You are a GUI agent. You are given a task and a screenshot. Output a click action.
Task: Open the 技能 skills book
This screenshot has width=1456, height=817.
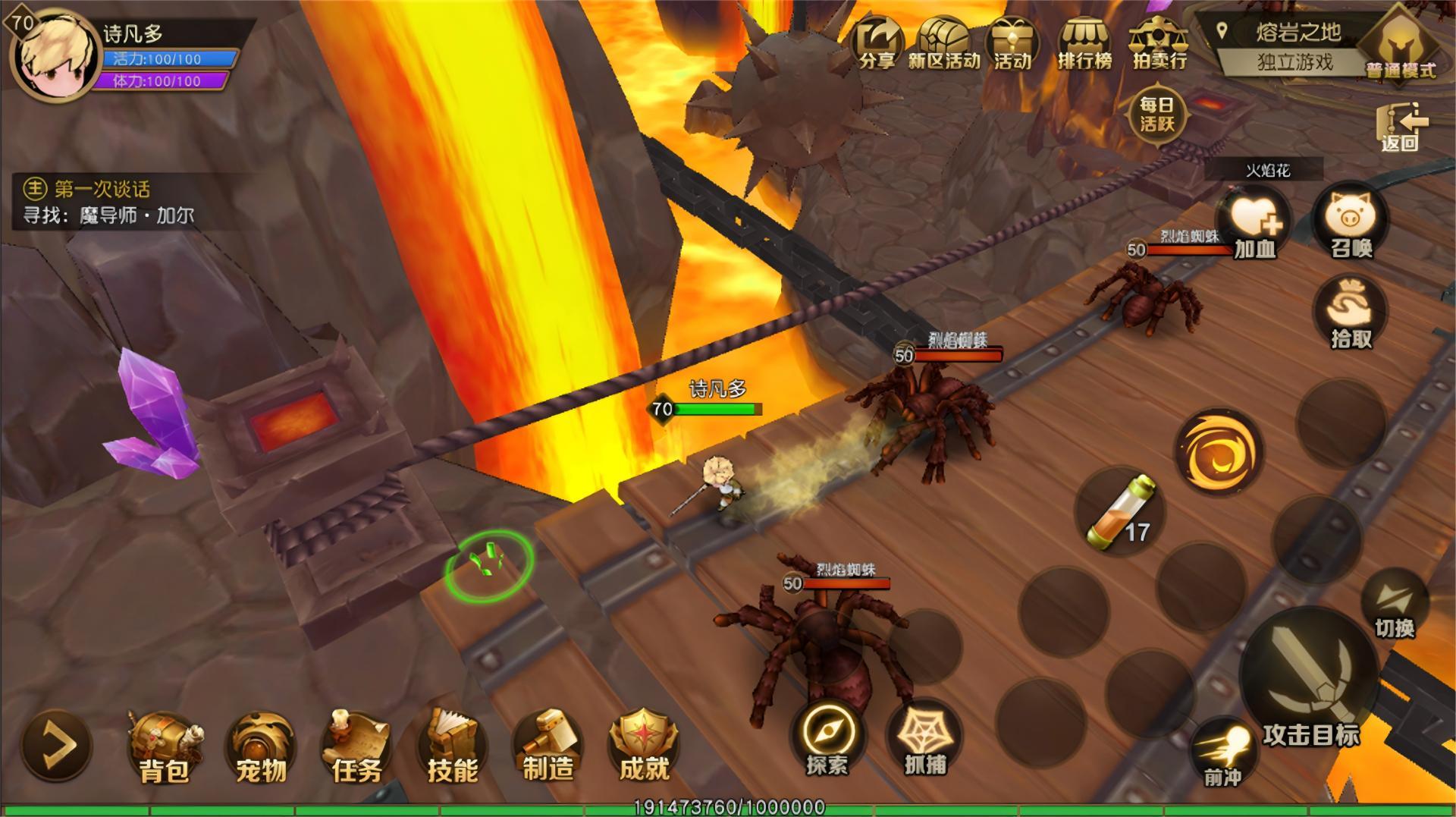(452, 748)
